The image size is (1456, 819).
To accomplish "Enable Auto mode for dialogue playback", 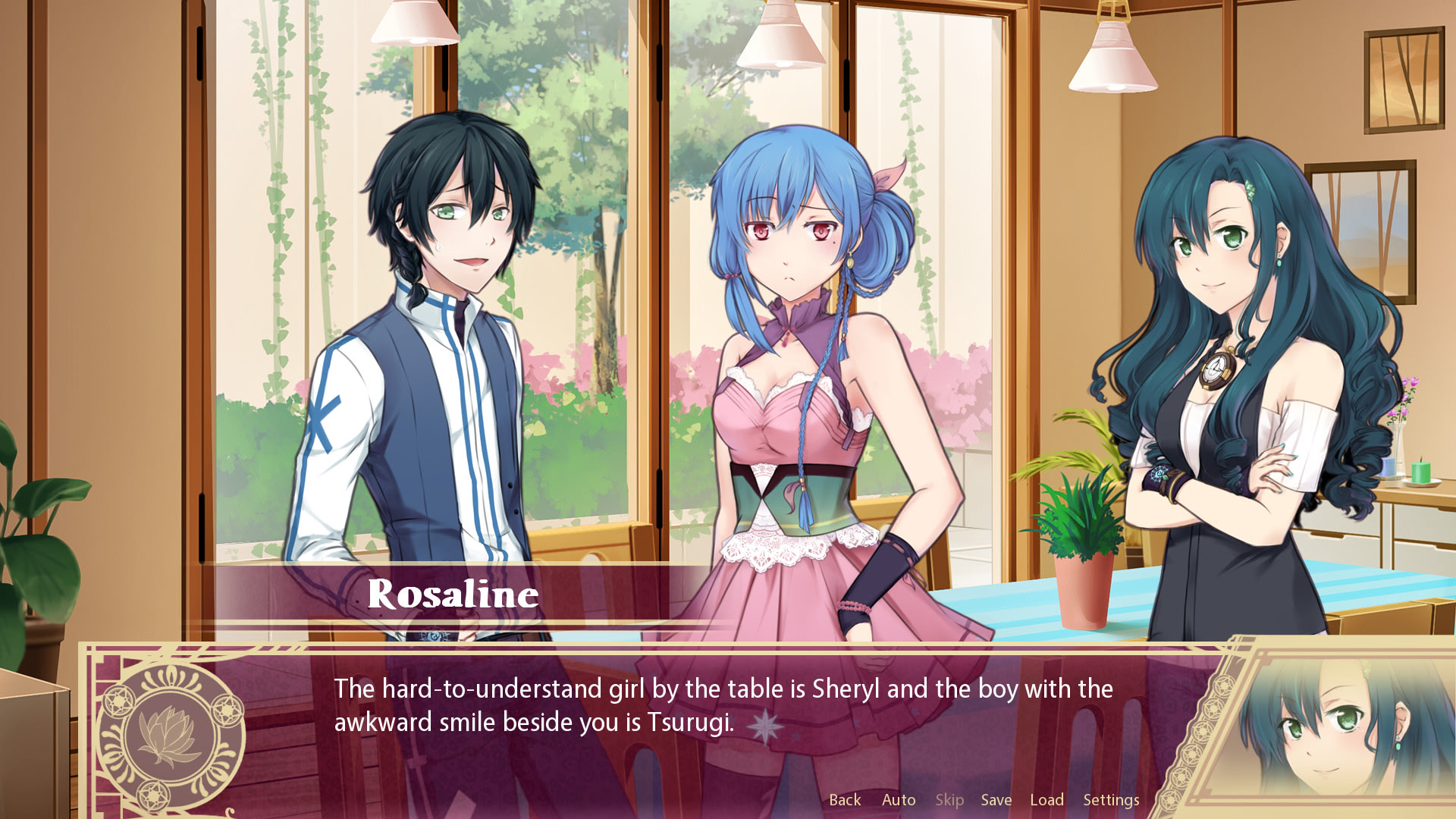I will coord(898,800).
